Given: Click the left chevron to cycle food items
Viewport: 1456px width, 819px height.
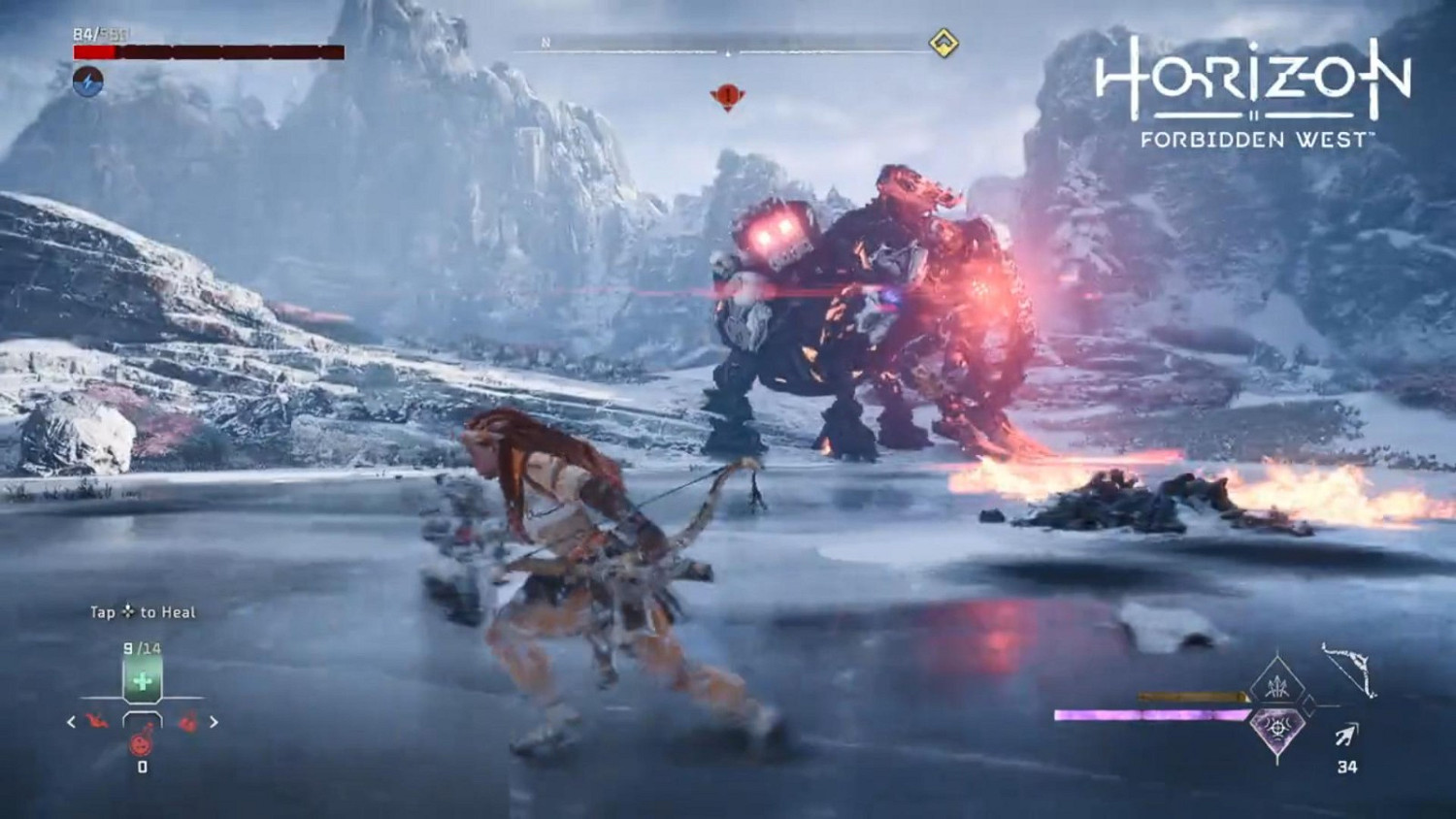Looking at the screenshot, I should [71, 722].
